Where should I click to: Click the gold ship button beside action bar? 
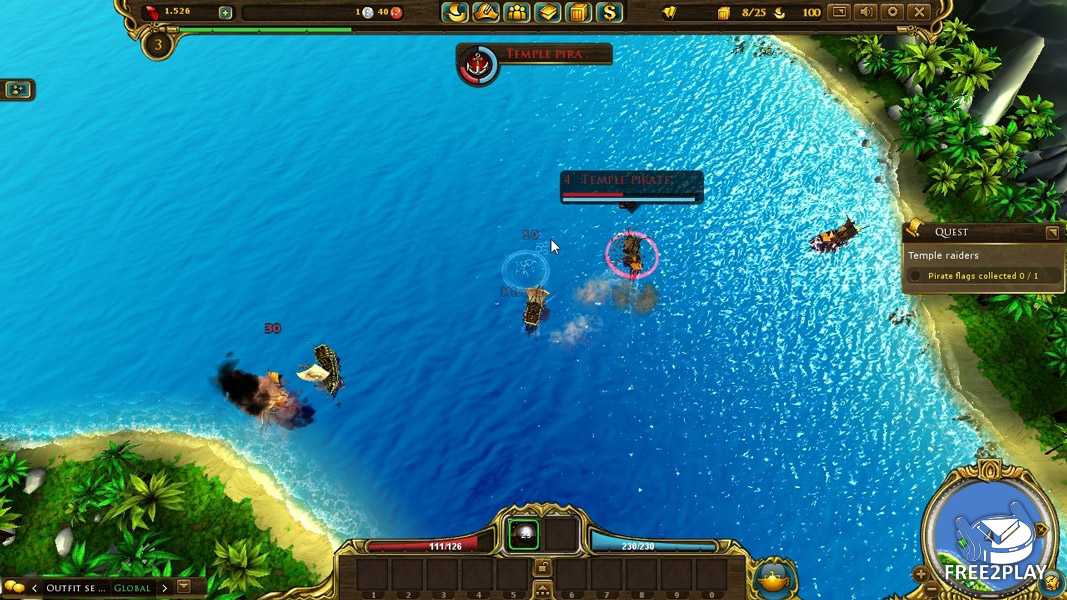point(772,576)
